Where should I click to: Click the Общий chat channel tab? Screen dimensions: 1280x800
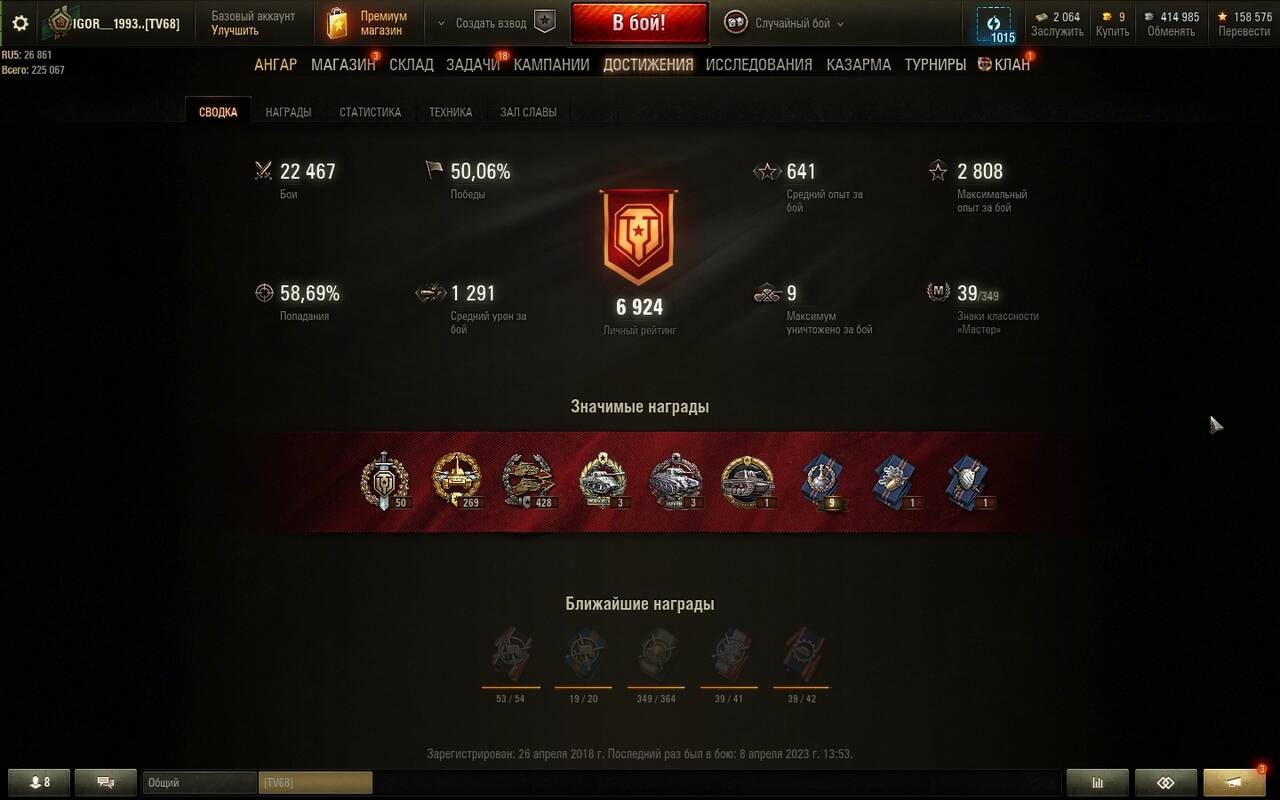coord(199,783)
